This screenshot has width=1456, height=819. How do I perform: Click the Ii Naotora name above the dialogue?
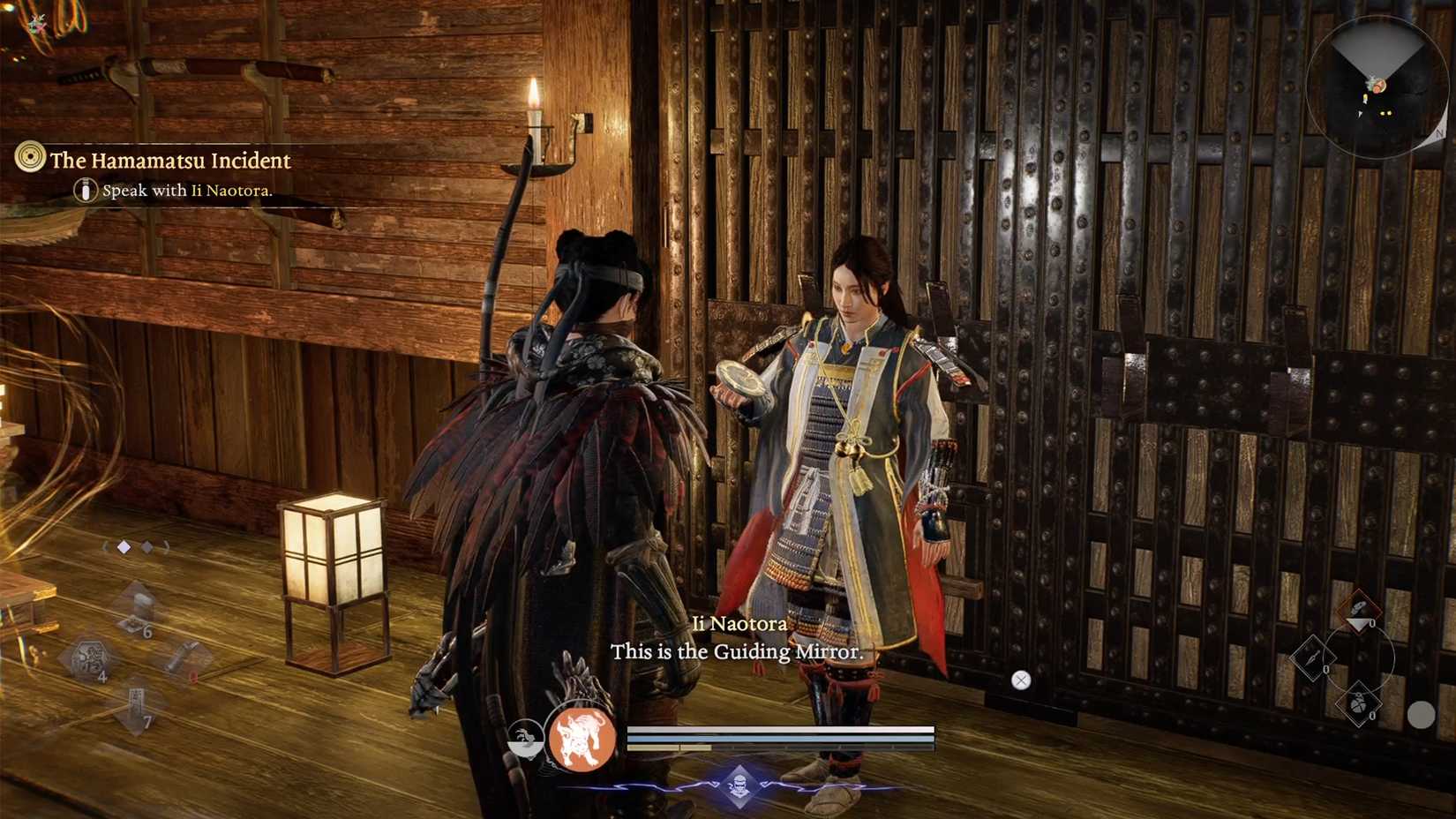coord(739,624)
